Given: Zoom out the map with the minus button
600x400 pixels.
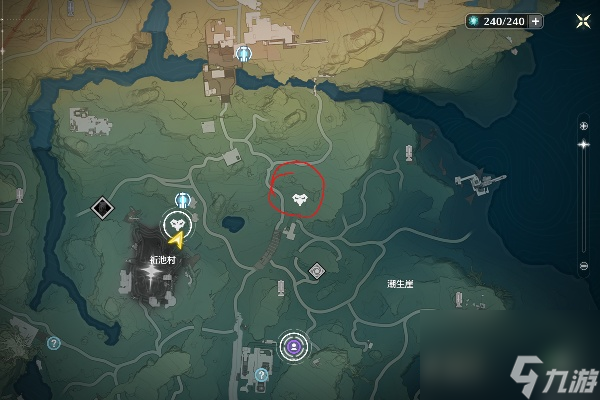Looking at the screenshot, I should click(x=584, y=267).
